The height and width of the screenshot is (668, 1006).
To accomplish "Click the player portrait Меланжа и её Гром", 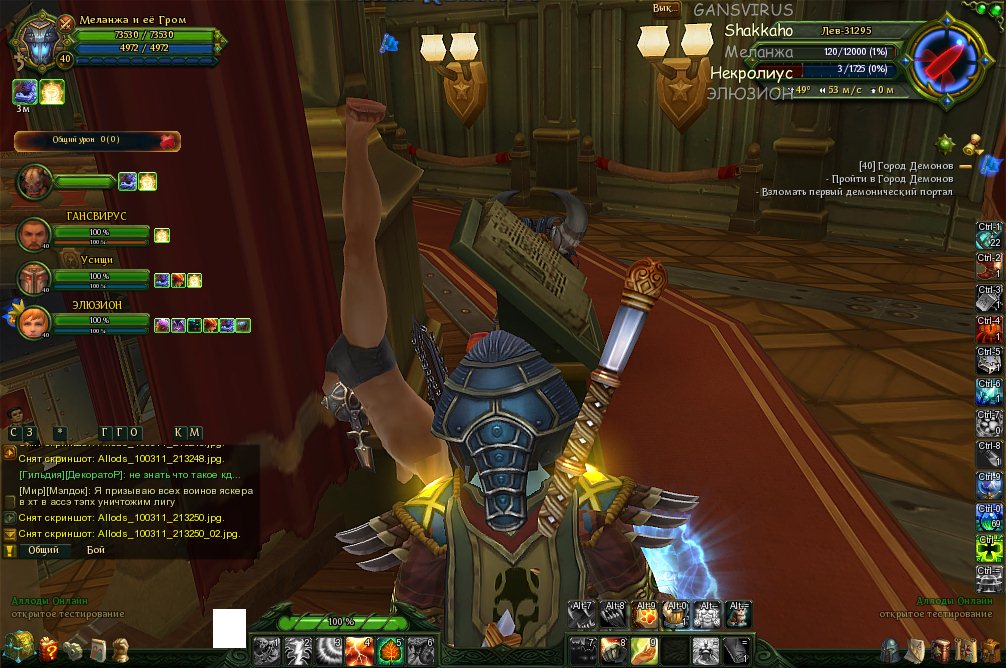I will (40, 46).
